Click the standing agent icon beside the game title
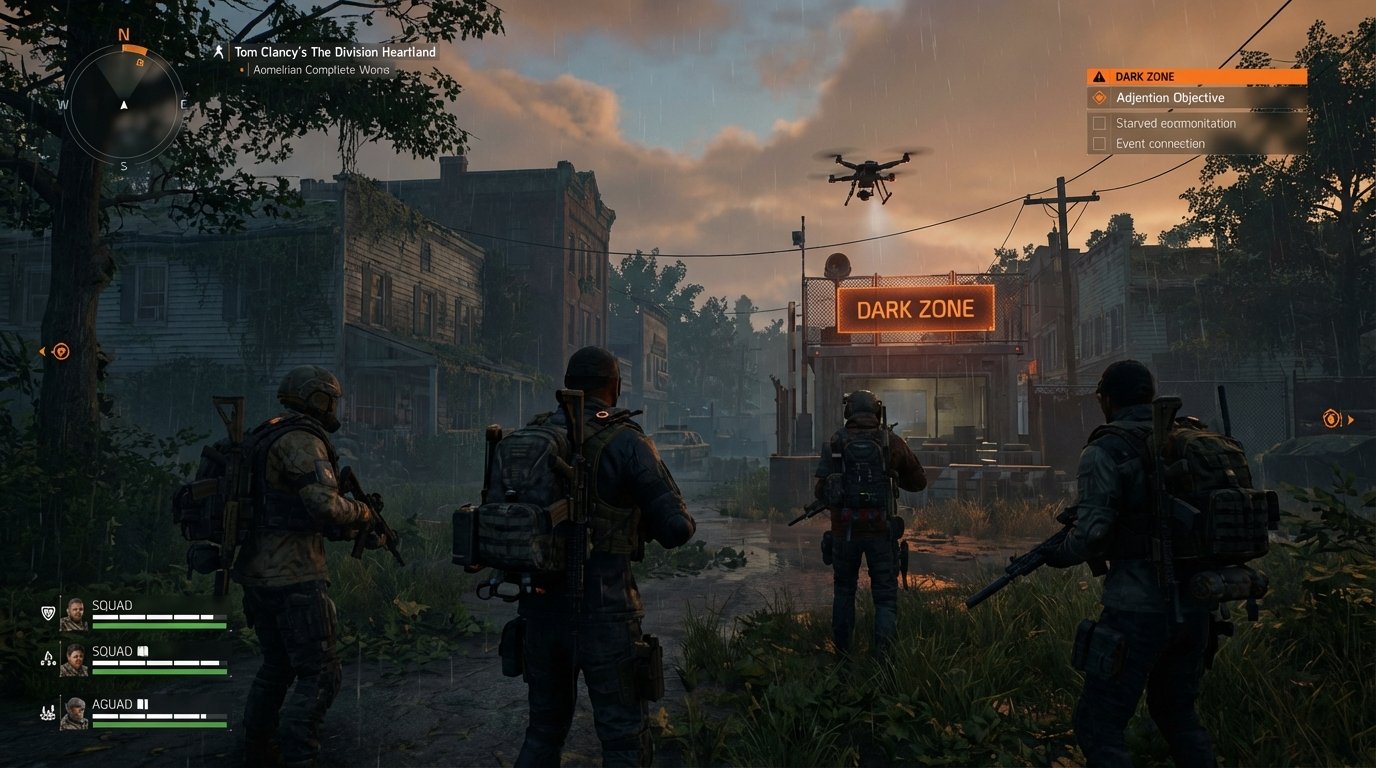 point(218,51)
